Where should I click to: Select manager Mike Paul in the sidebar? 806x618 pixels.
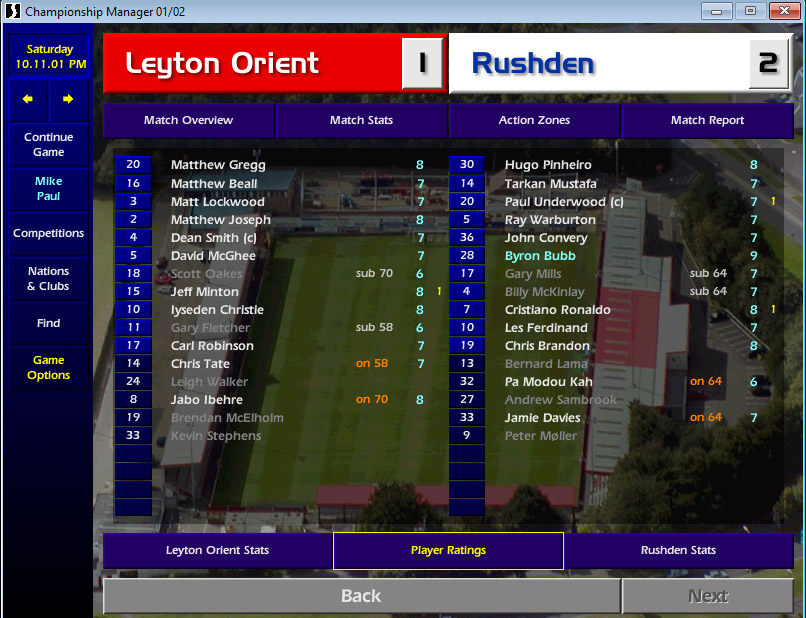point(49,189)
